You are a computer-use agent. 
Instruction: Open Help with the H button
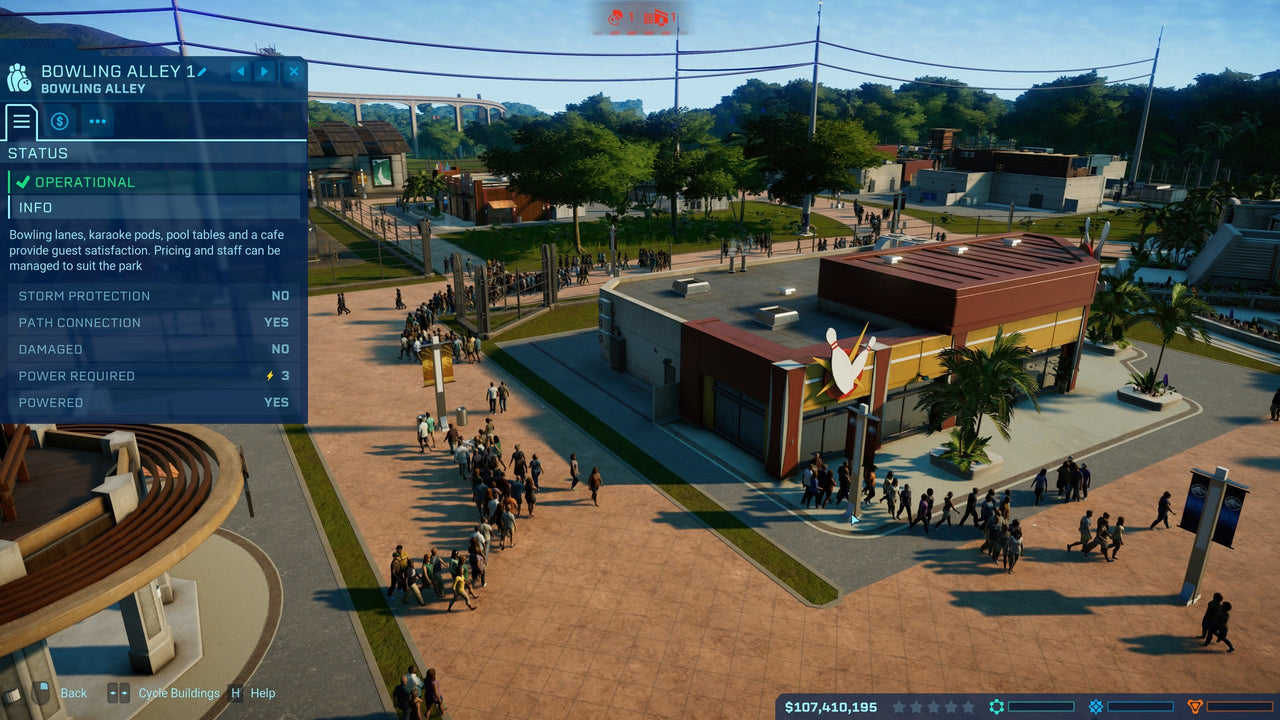(x=236, y=693)
